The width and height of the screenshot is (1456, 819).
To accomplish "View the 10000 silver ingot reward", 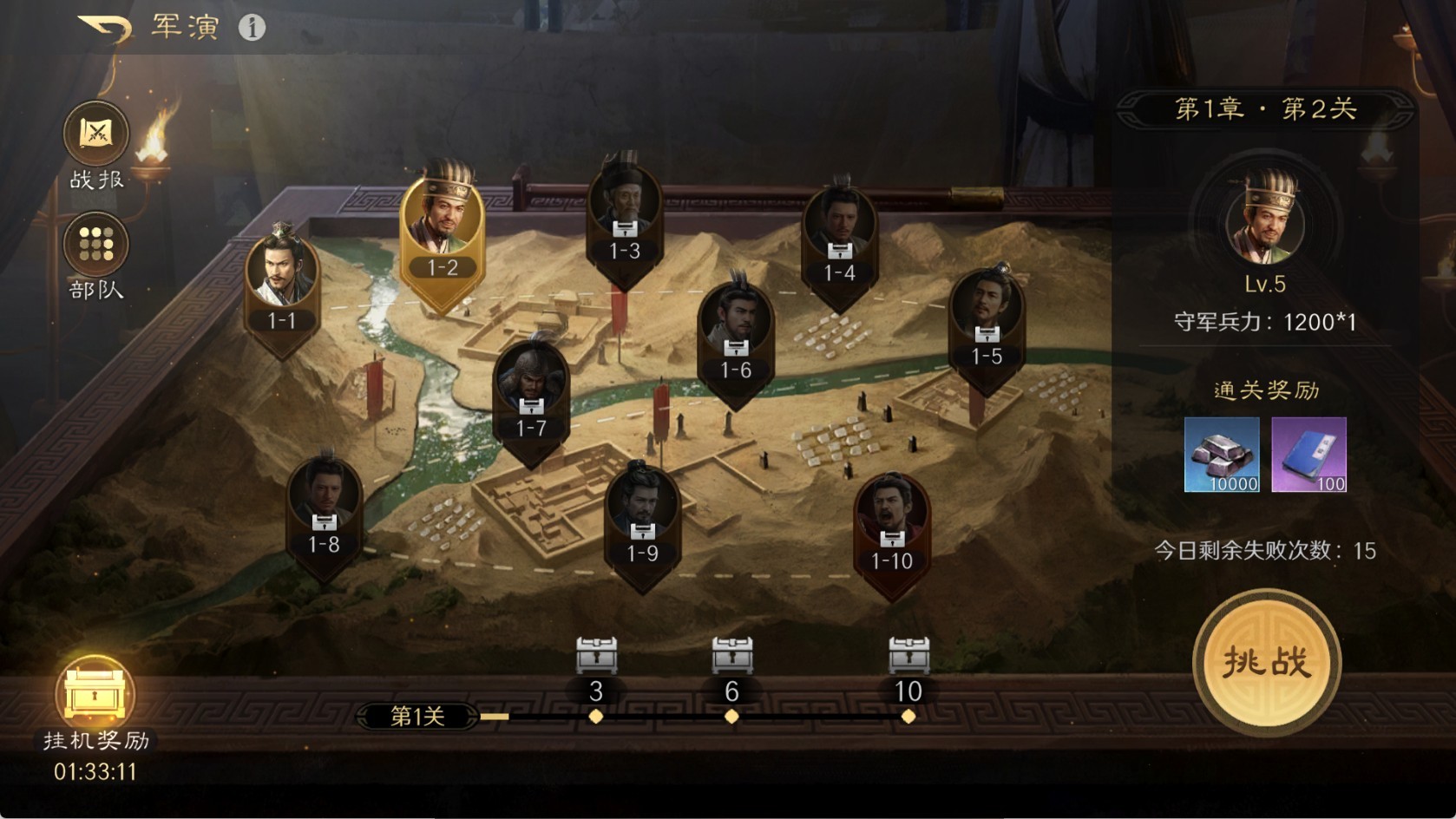I will [x=1222, y=455].
